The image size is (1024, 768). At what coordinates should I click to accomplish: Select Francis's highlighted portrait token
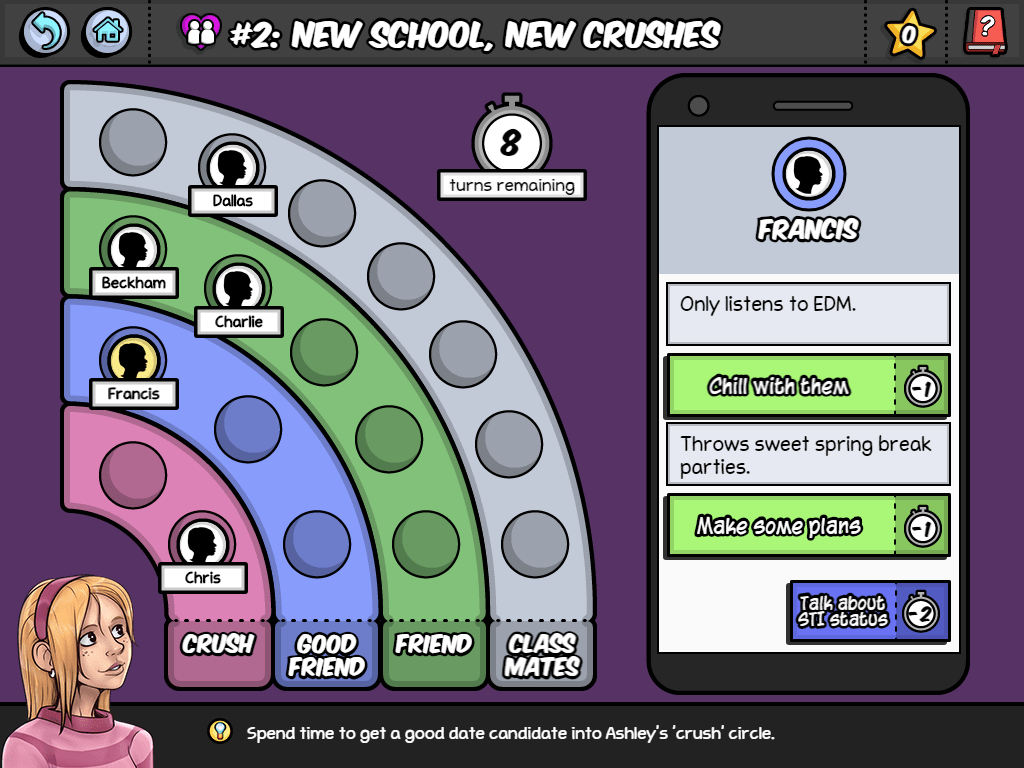click(132, 358)
